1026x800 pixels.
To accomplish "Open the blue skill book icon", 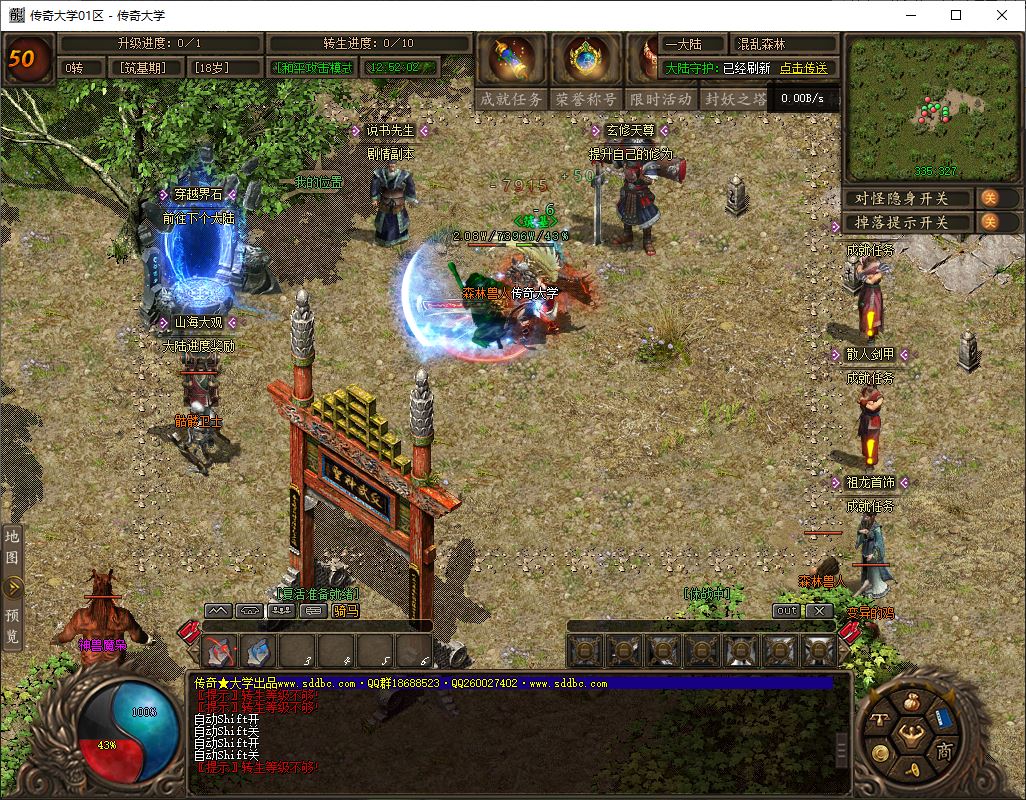I will click(945, 716).
